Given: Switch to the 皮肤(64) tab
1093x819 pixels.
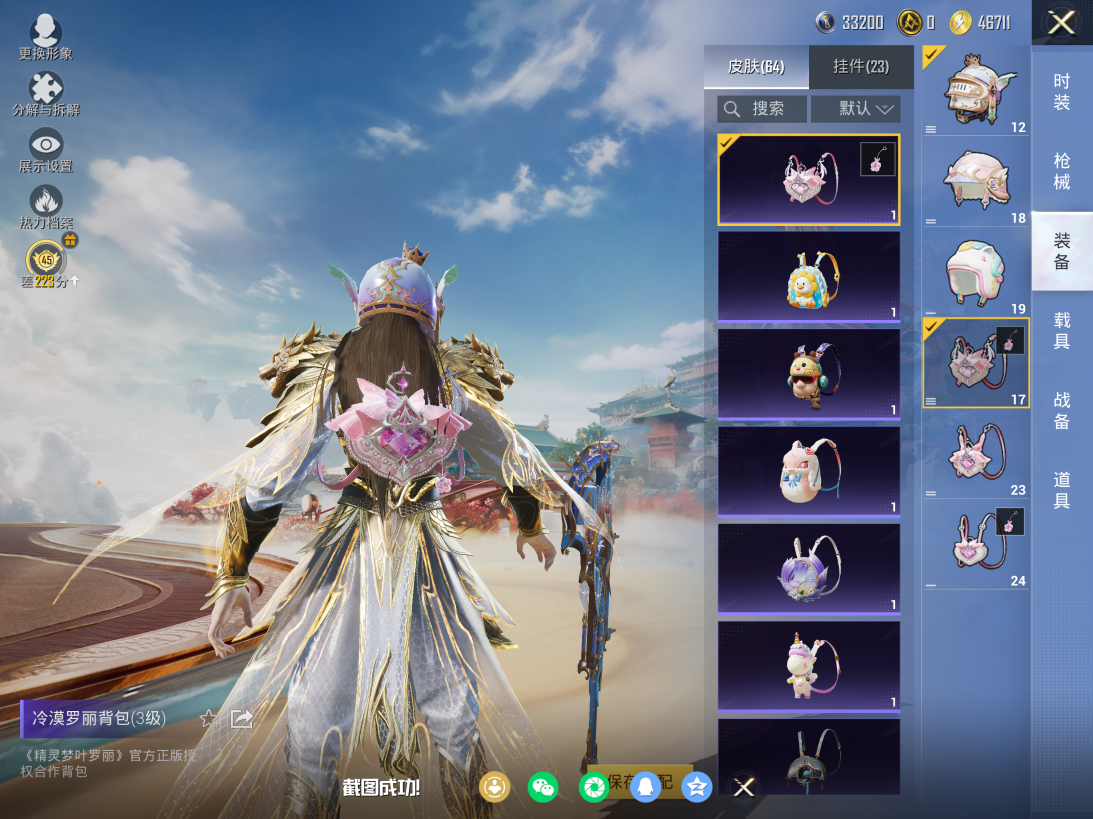Looking at the screenshot, I should click(756, 67).
